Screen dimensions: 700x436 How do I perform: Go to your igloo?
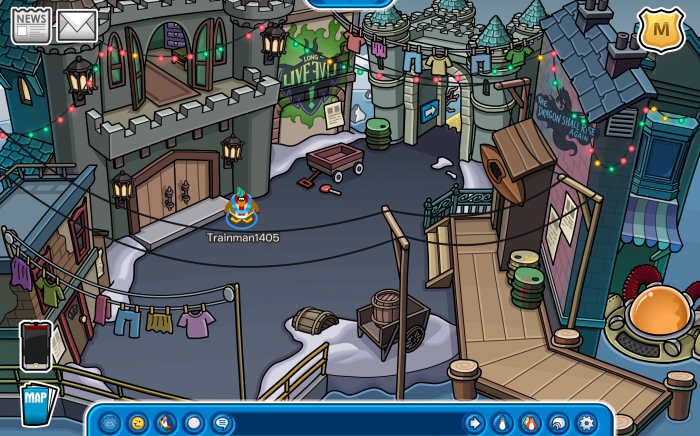[558, 423]
